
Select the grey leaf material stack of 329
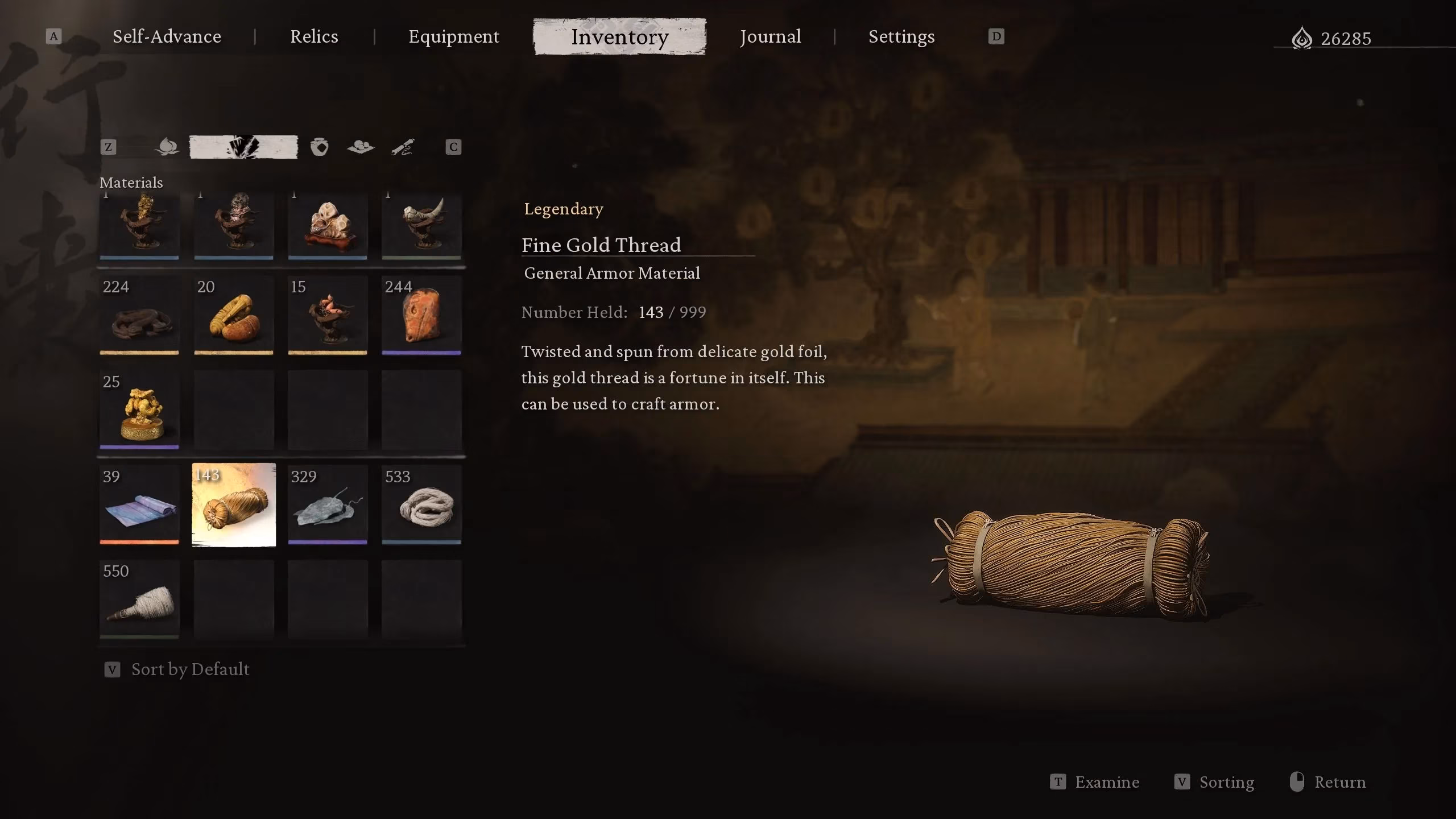[328, 505]
